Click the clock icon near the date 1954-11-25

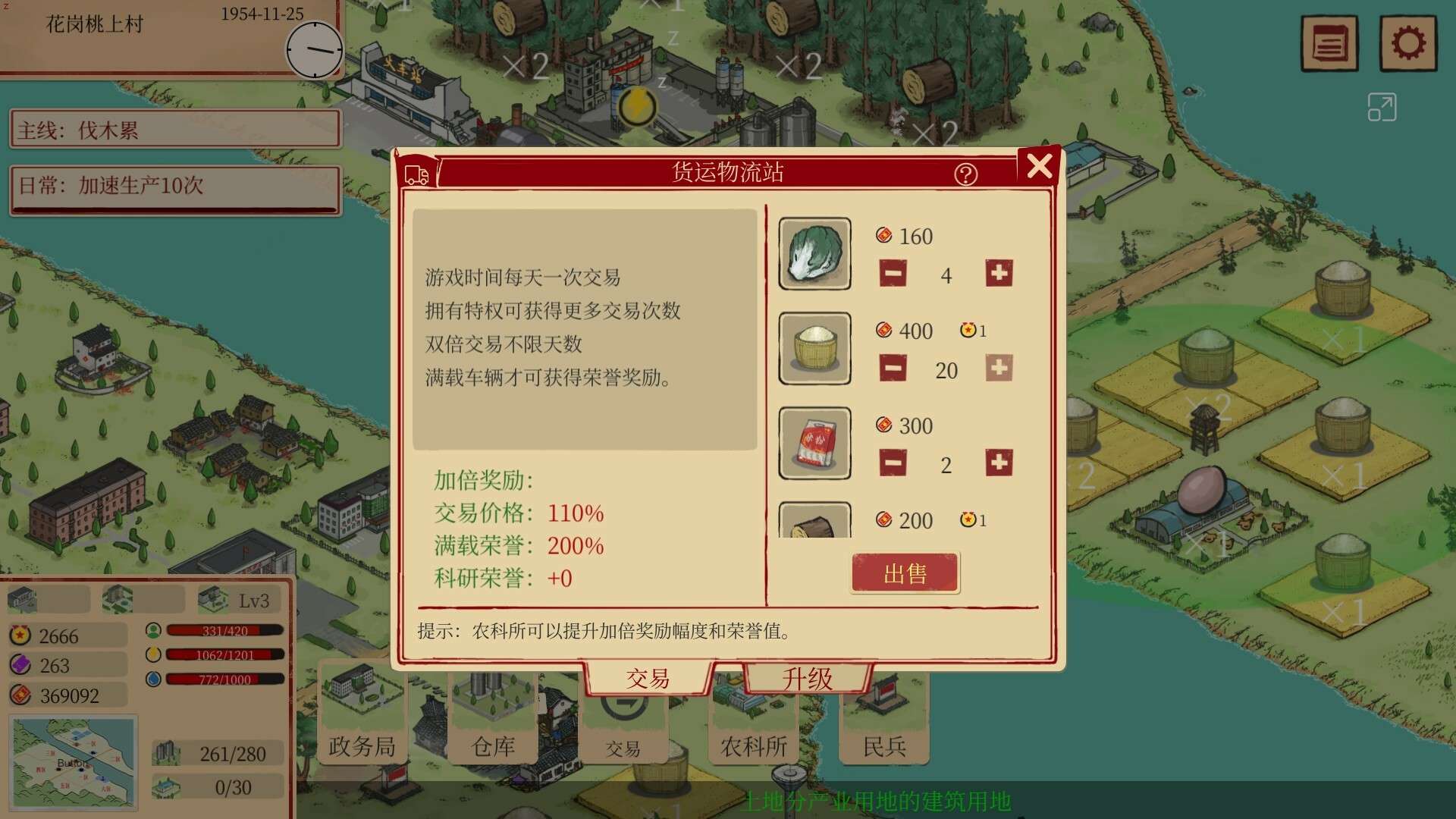[313, 50]
